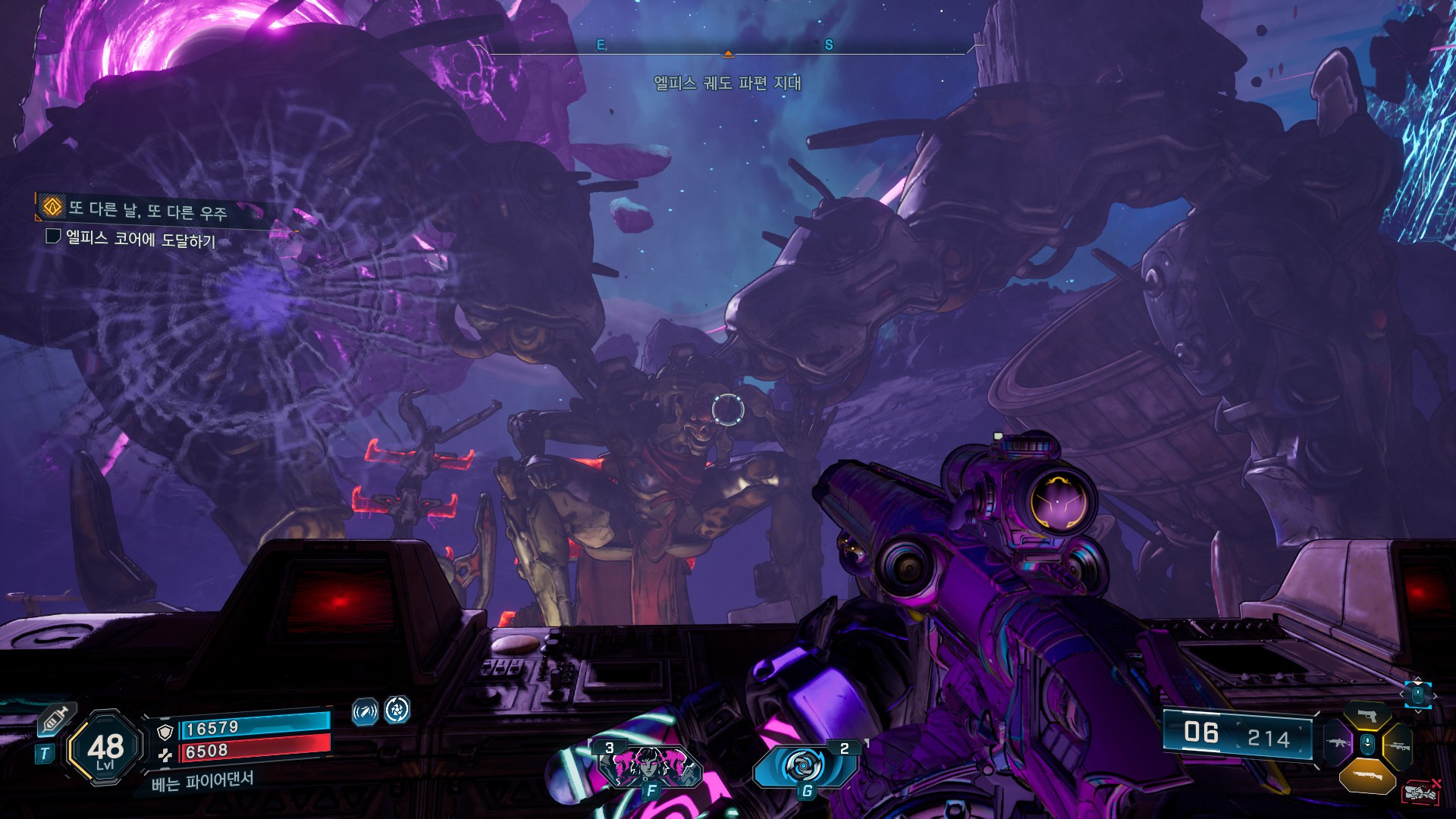Check the Elpis core objective box
Screen dimensions: 1456x819
53,237
